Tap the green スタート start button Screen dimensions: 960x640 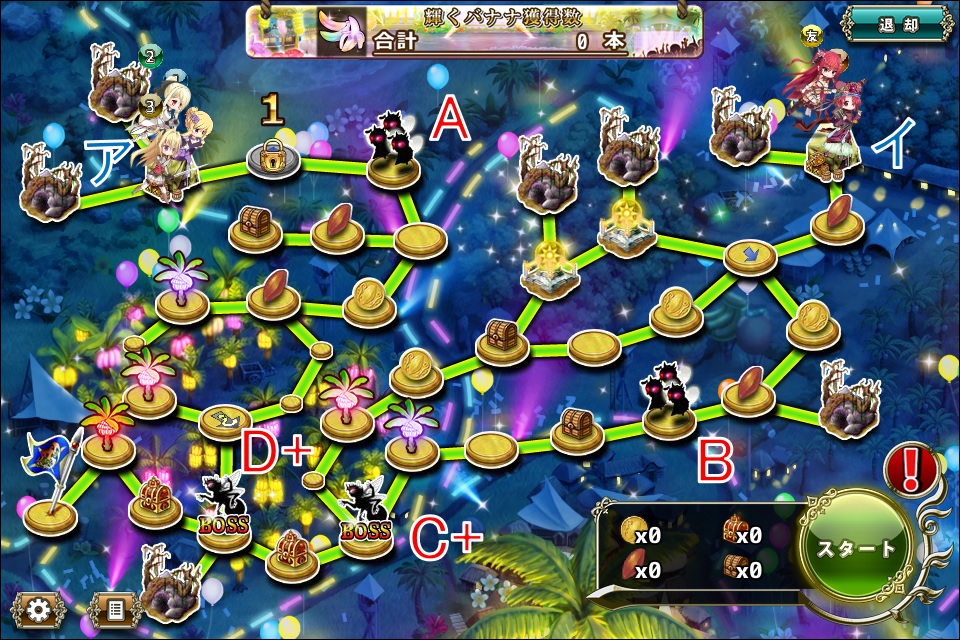pos(858,549)
